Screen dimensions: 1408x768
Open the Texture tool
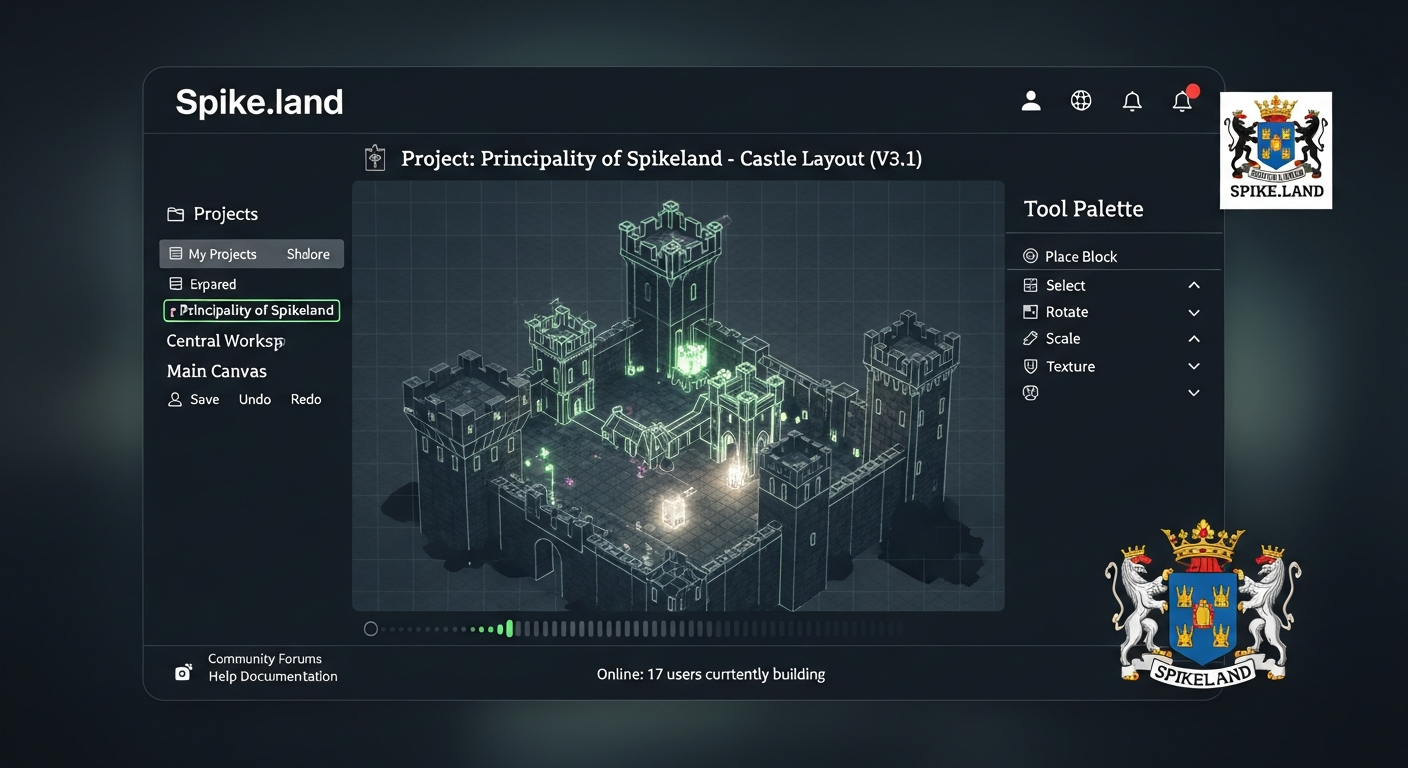pyautogui.click(x=1030, y=366)
